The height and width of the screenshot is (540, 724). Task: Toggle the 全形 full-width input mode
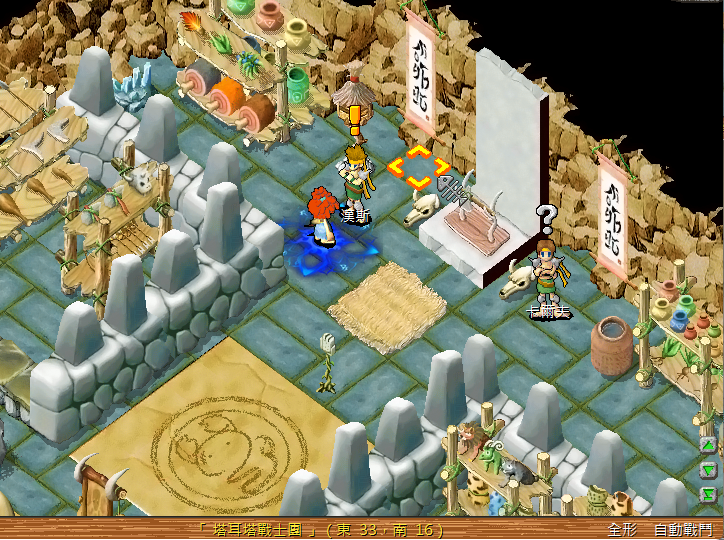tap(623, 529)
